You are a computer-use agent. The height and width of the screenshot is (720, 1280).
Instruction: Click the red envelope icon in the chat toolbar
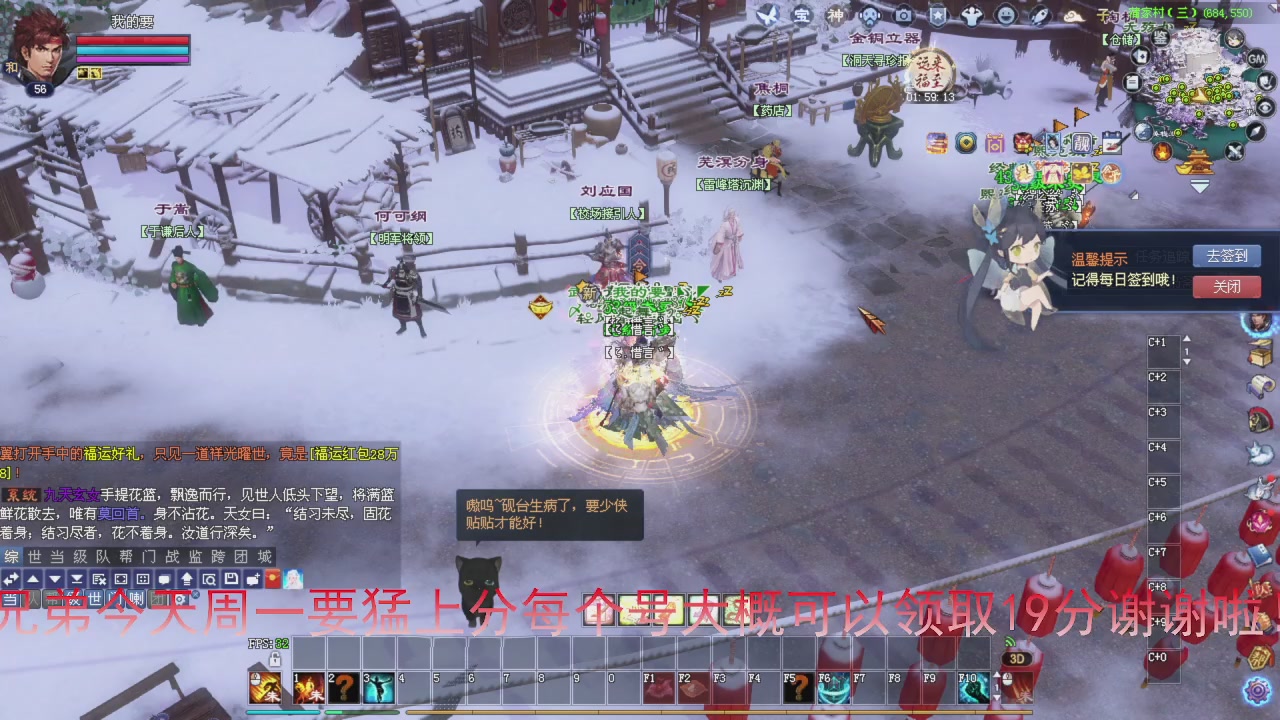pyautogui.click(x=272, y=578)
